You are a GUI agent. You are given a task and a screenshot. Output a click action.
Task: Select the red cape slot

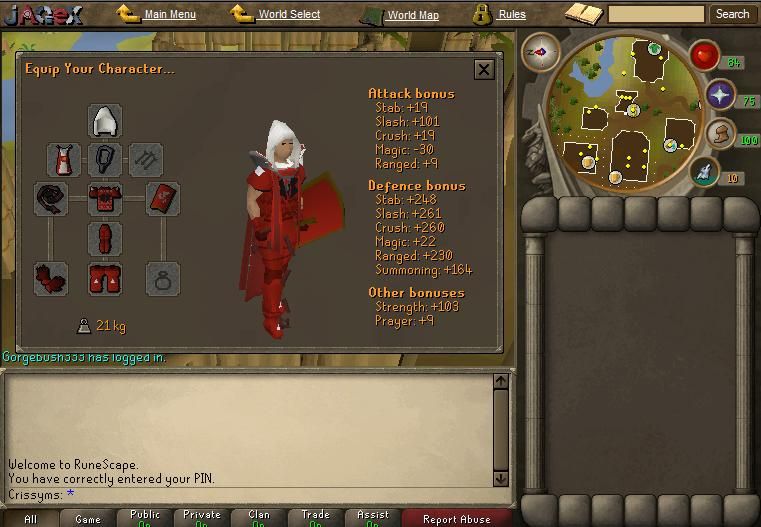(x=64, y=160)
